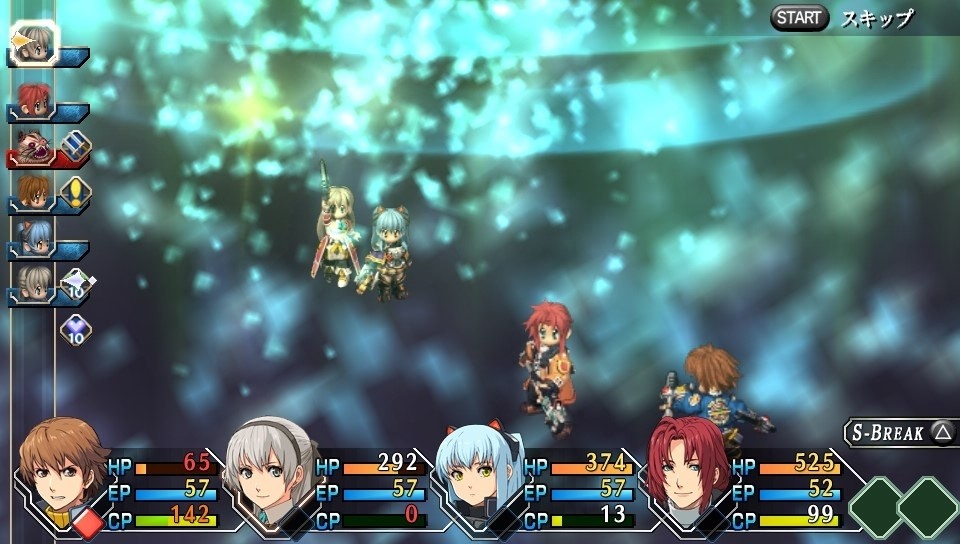Click the yellow exclamation turn bonus icon
This screenshot has width=960, height=544.
tap(76, 190)
